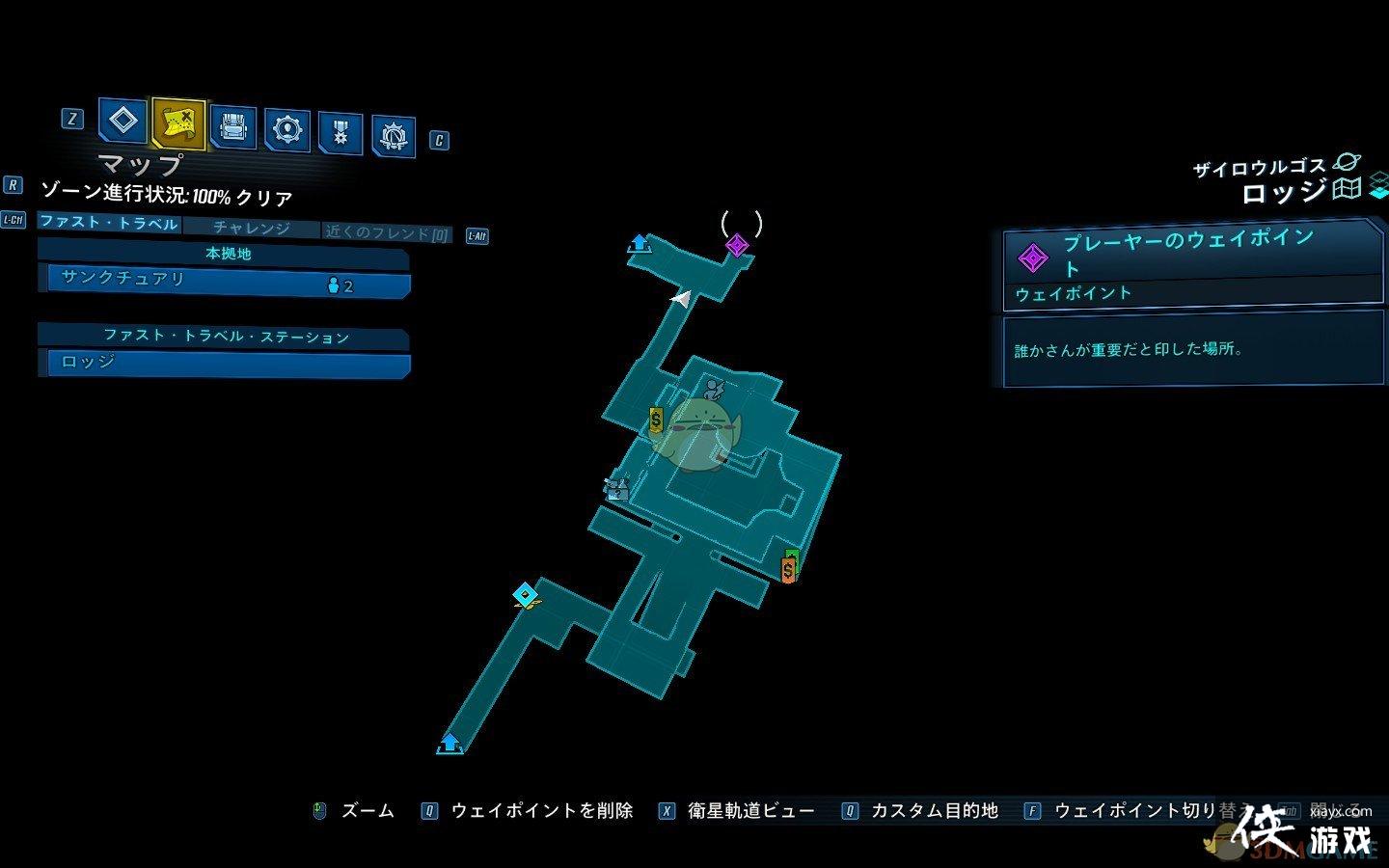This screenshot has width=1389, height=868.
Task: Open the Missions tab with the diamond icon
Action: (x=123, y=122)
